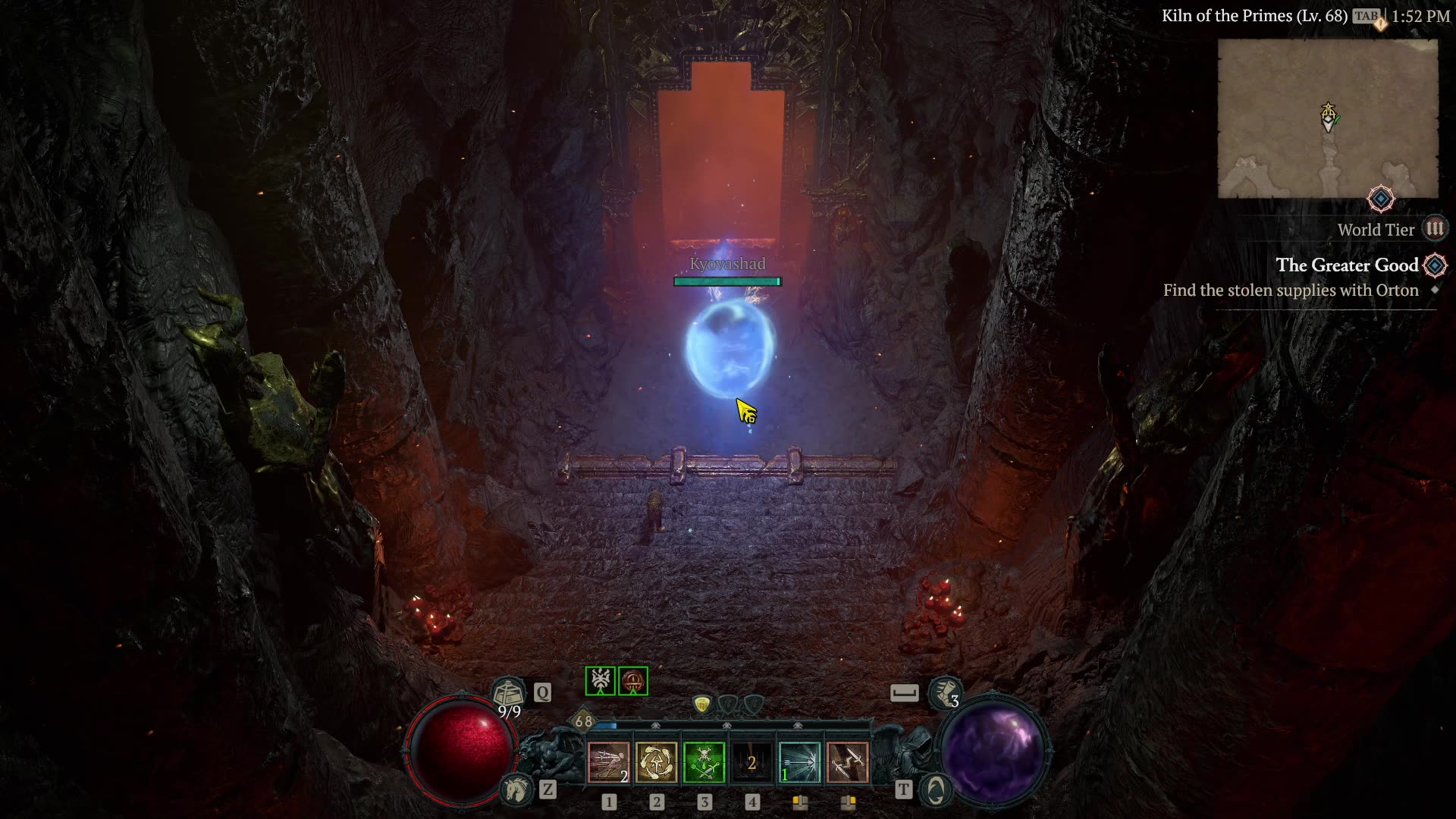
Task: Click the Caltrops skill in slot 4
Action: coord(753,762)
